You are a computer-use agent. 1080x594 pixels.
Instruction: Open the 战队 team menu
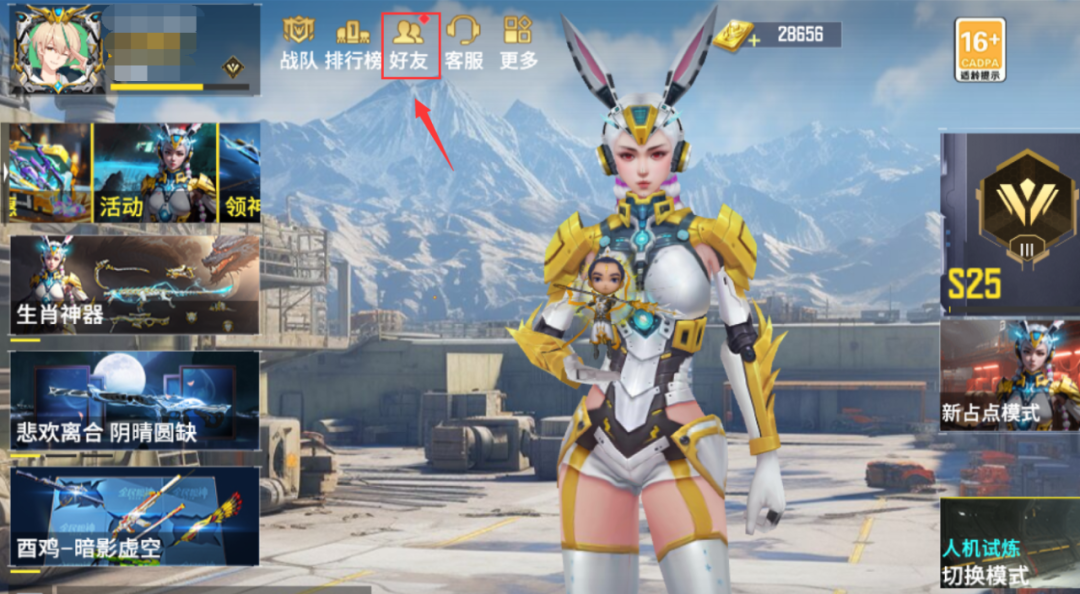pos(298,44)
